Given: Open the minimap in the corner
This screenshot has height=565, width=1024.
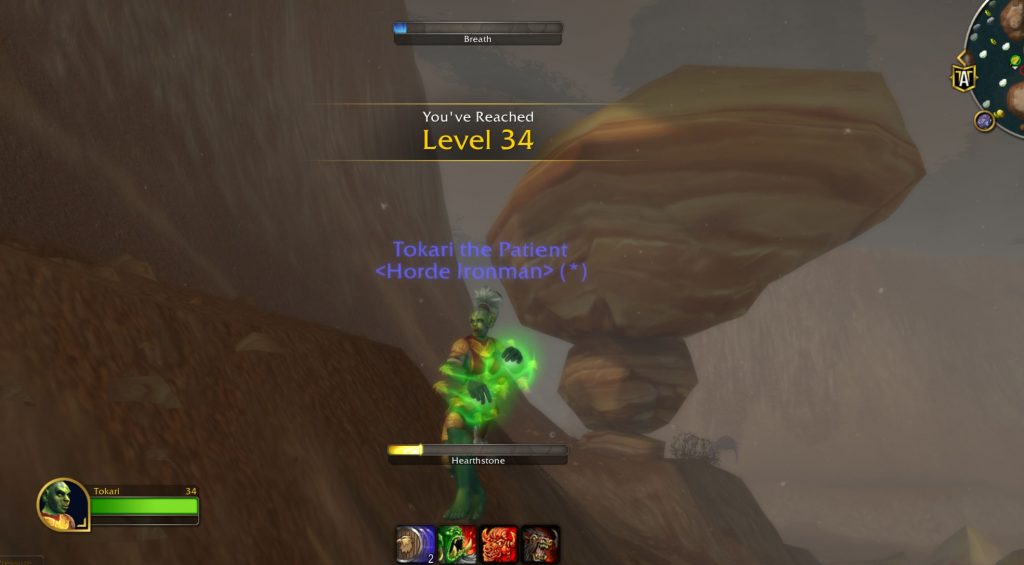Looking at the screenshot, I should tap(1000, 60).
